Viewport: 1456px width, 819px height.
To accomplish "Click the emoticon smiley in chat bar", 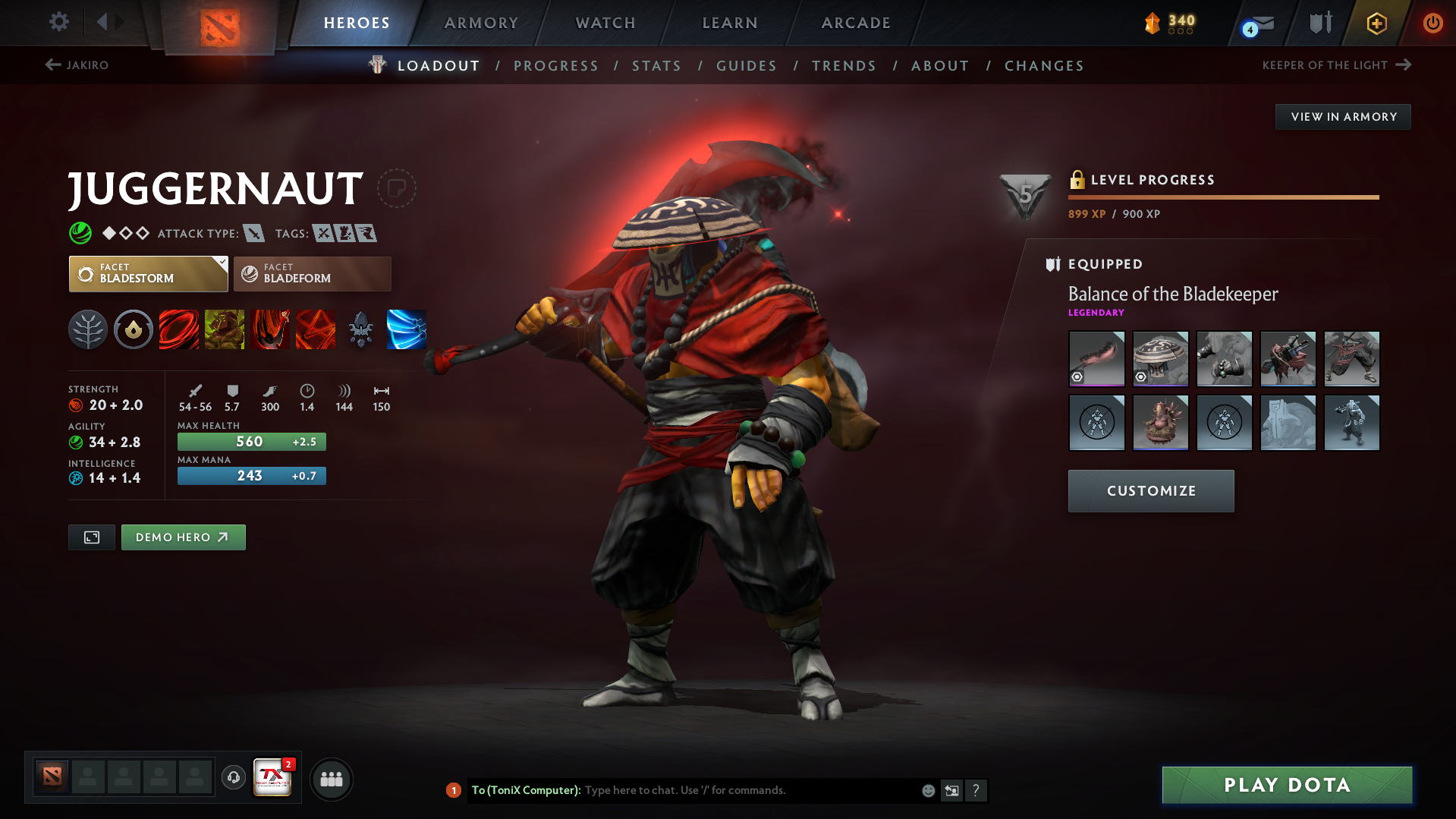I will click(x=927, y=790).
